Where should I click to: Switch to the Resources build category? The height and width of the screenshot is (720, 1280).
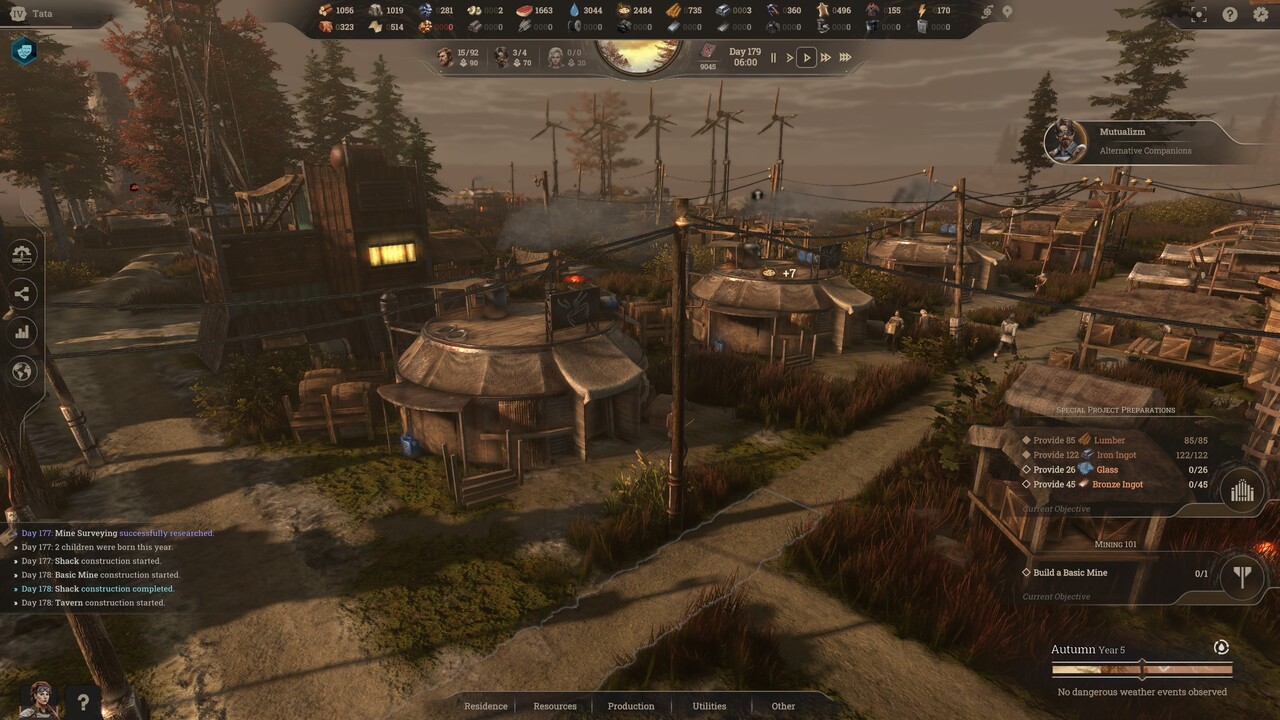click(555, 706)
